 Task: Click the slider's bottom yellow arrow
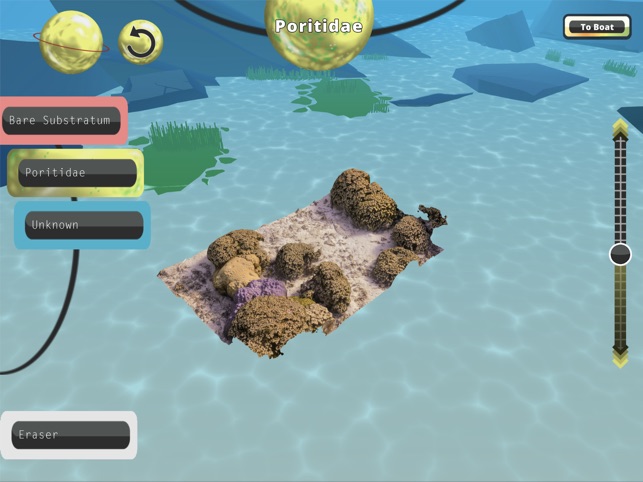pyautogui.click(x=620, y=356)
